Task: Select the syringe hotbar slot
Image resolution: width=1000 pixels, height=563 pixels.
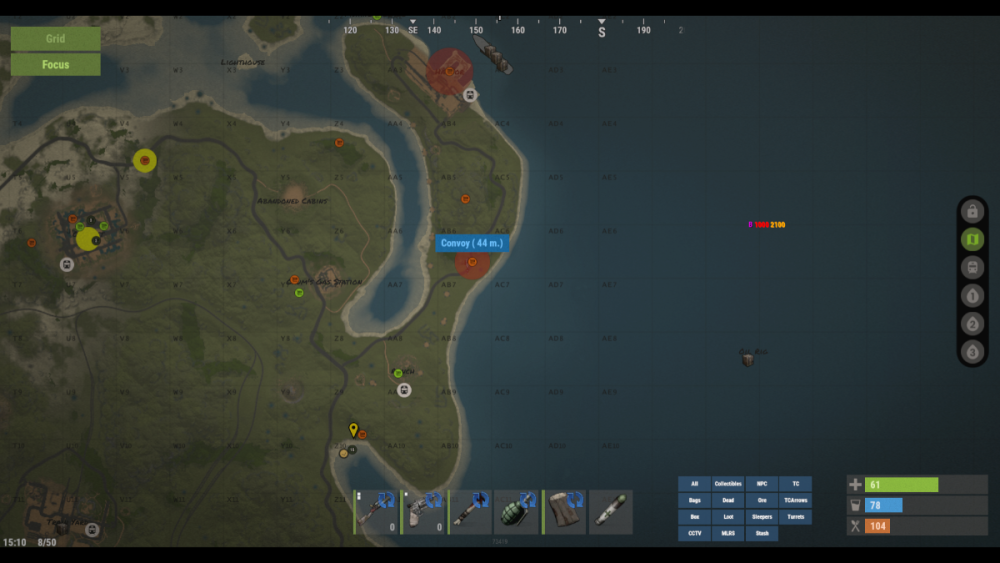Action: (x=611, y=511)
